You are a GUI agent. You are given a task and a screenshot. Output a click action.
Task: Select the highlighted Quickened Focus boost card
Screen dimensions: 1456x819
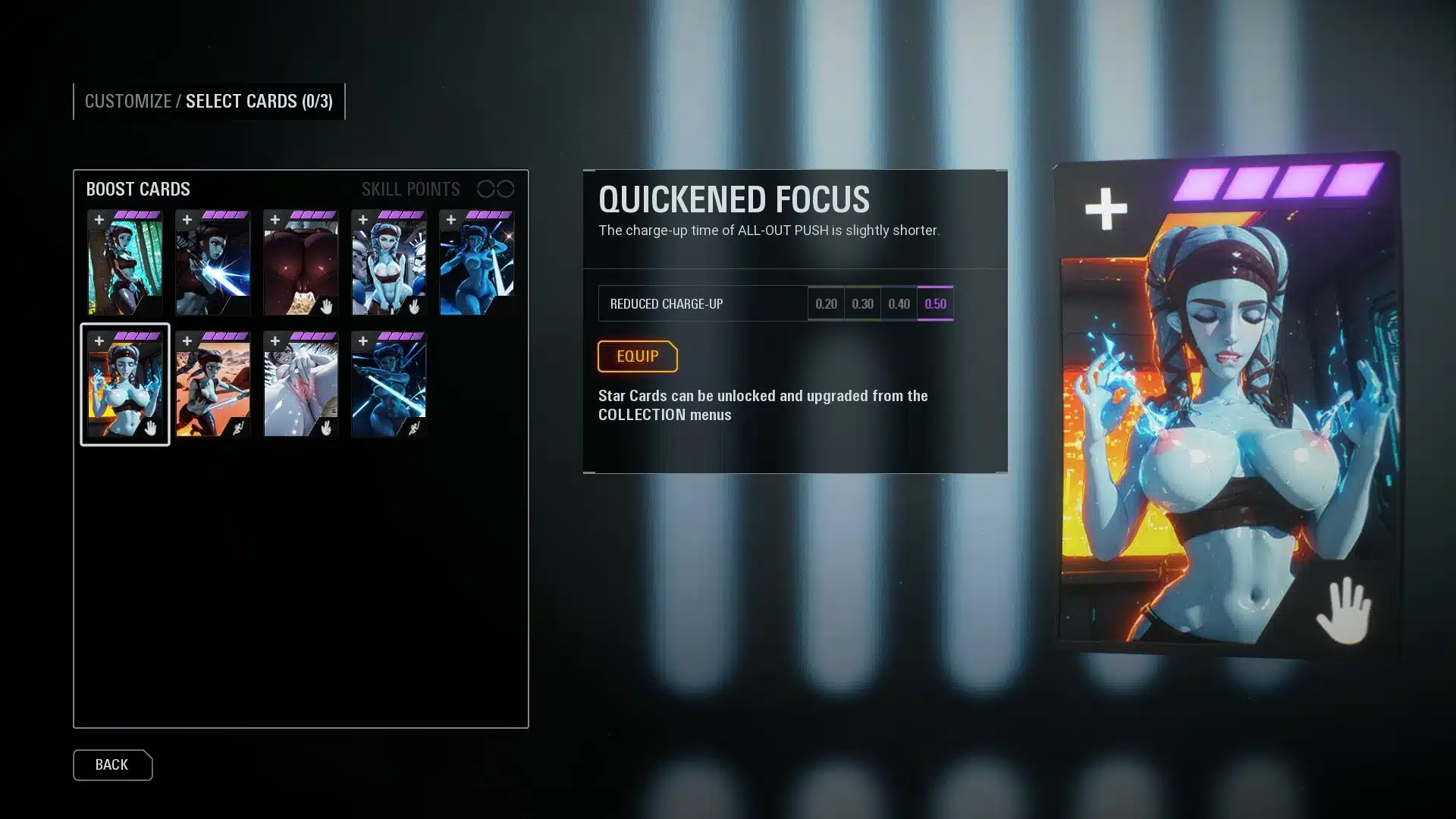click(125, 384)
